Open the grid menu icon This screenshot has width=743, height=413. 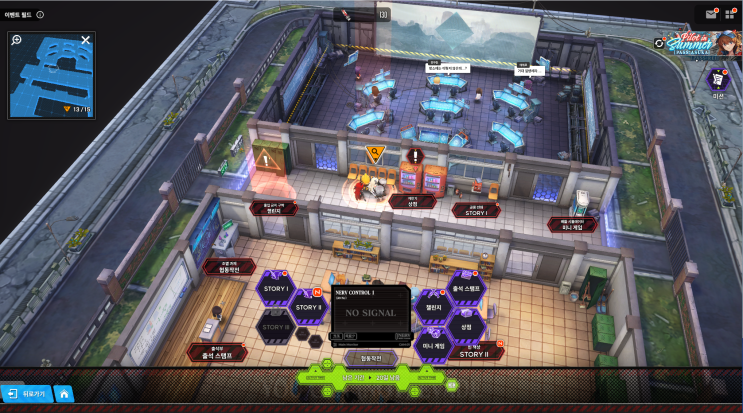[731, 14]
